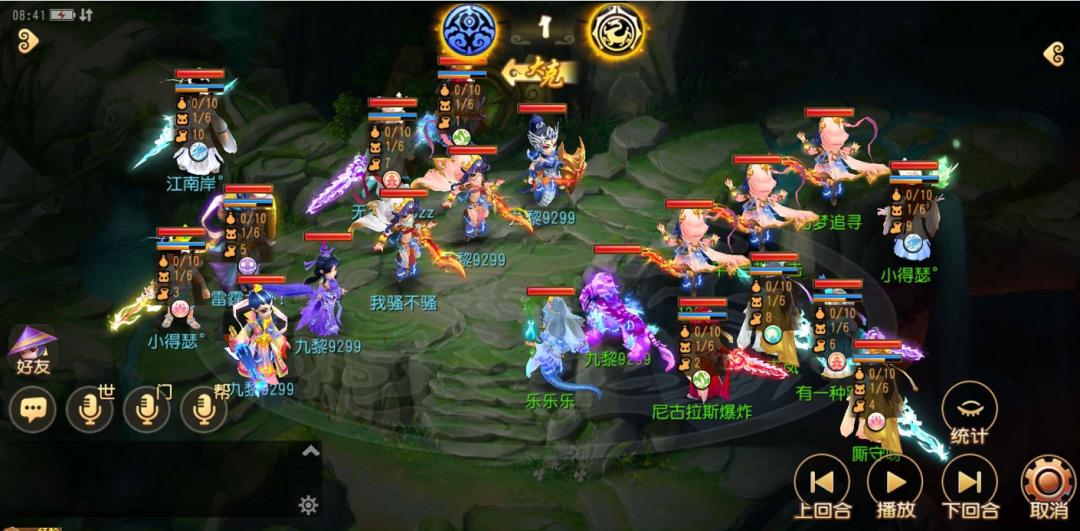Toggle the top-left golden swirl panel button
This screenshot has height=531, width=1080.
click(x=26, y=40)
